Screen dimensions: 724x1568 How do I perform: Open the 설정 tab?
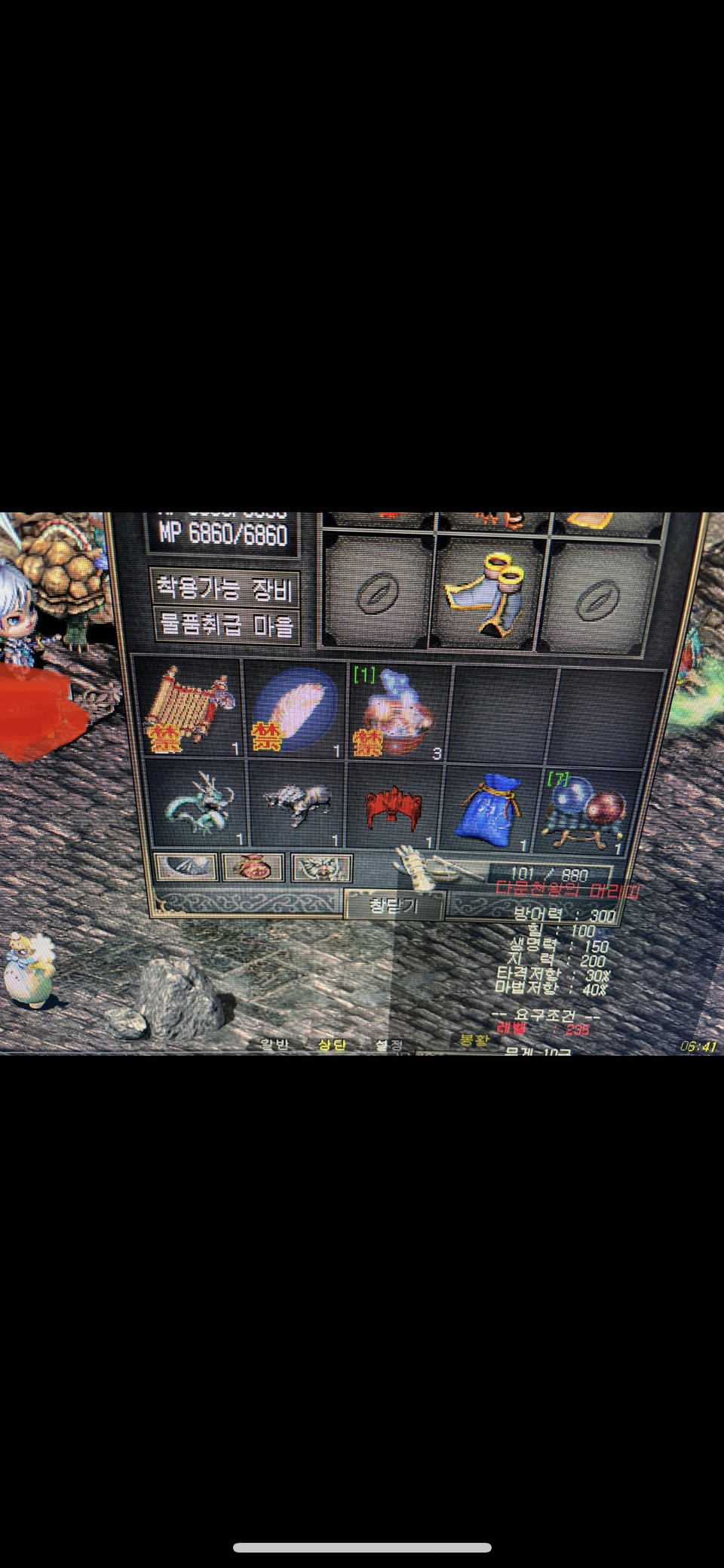click(x=389, y=1045)
